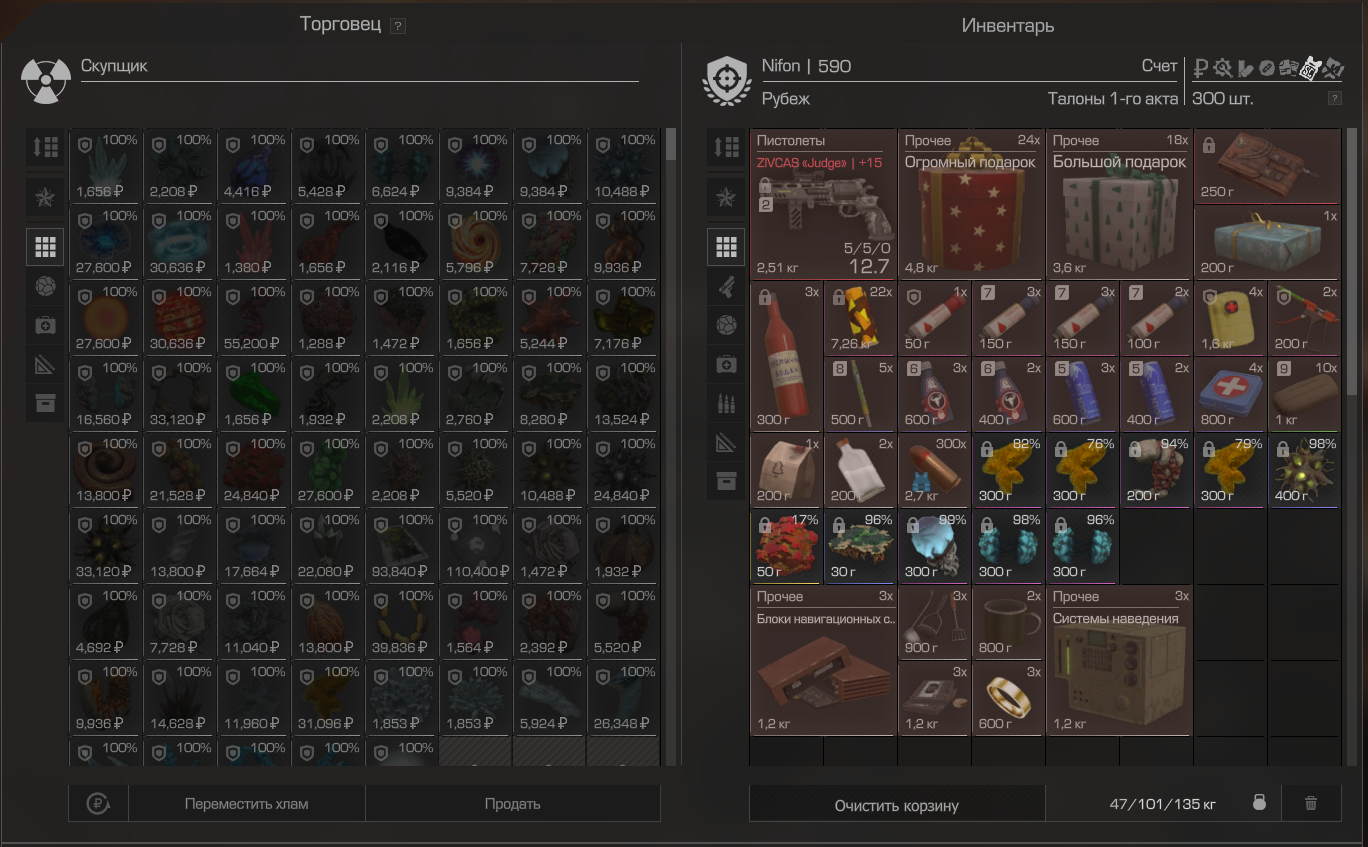Toggle the trader sort order arrows
1368x847 pixels.
point(46,147)
